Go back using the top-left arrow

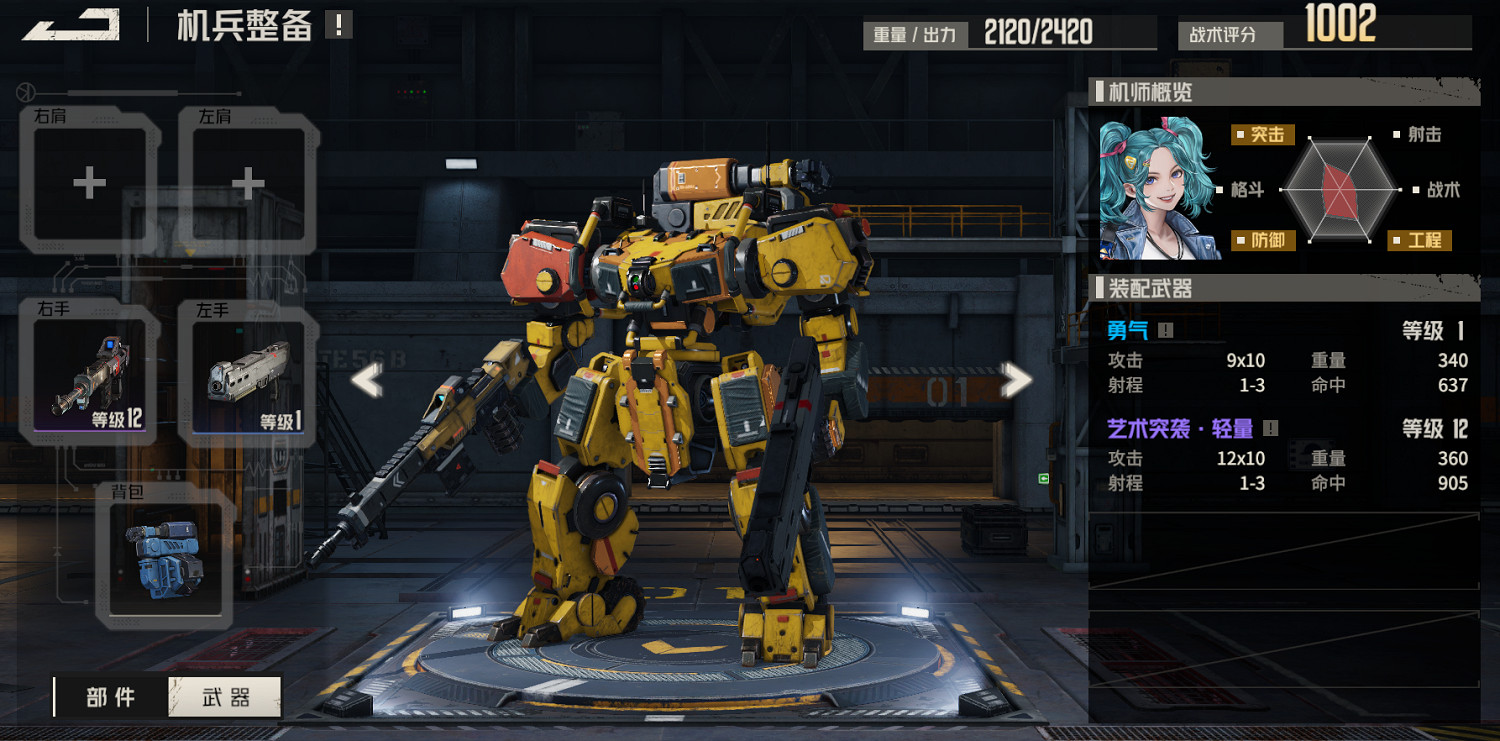point(70,25)
